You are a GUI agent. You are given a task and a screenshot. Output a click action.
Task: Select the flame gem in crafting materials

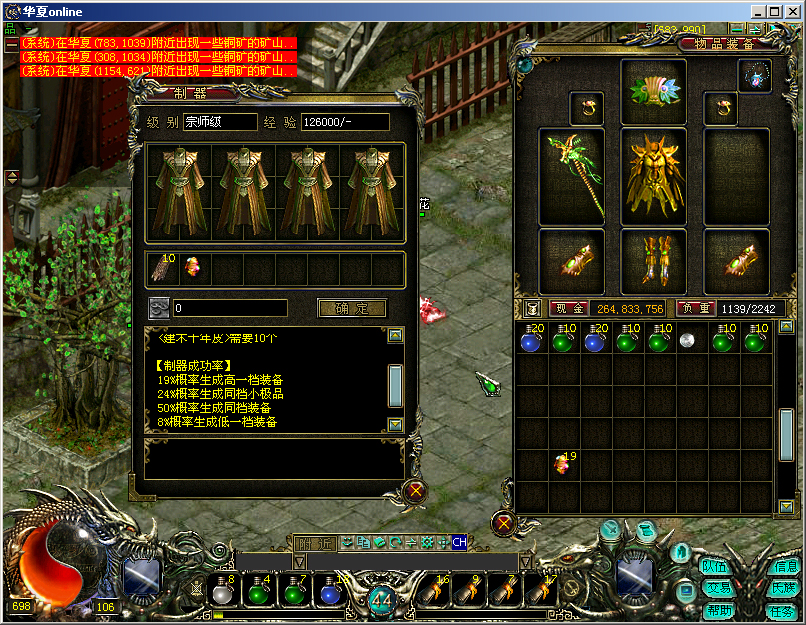193,268
